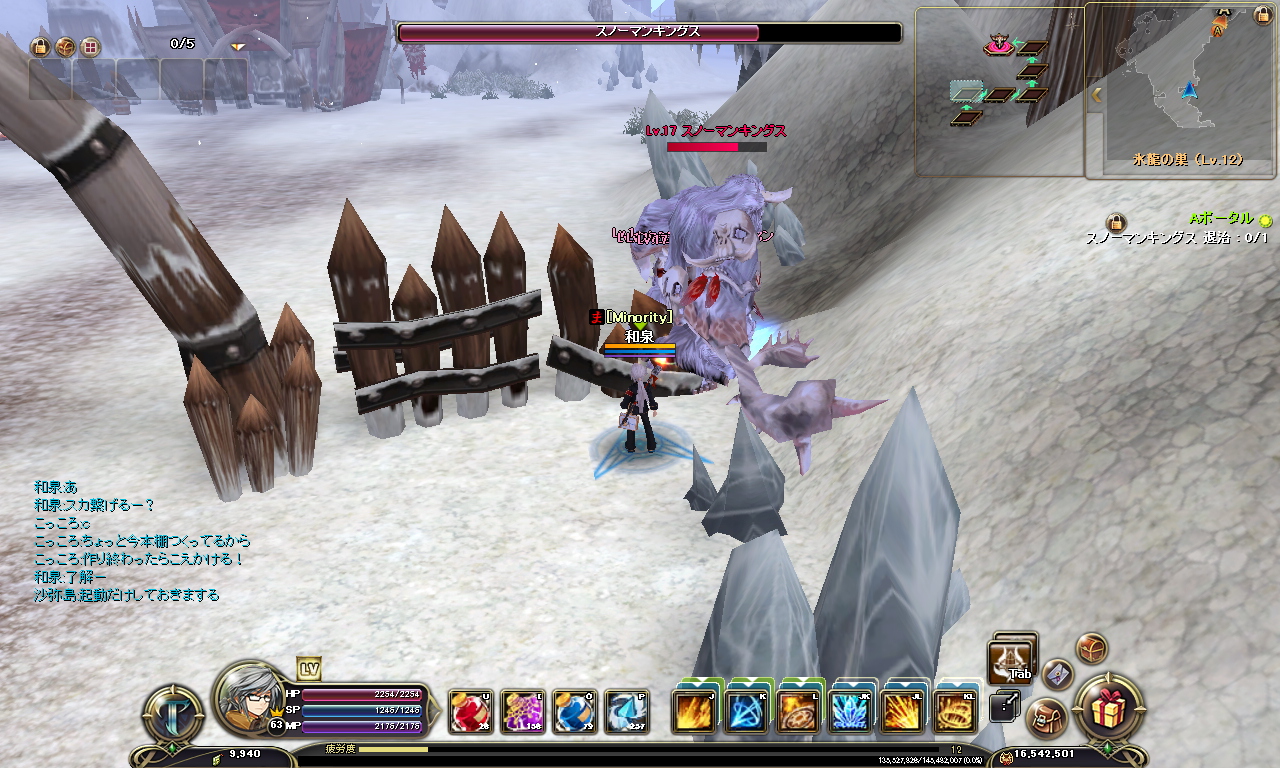Activate the golden burst skill on JL

902,712
